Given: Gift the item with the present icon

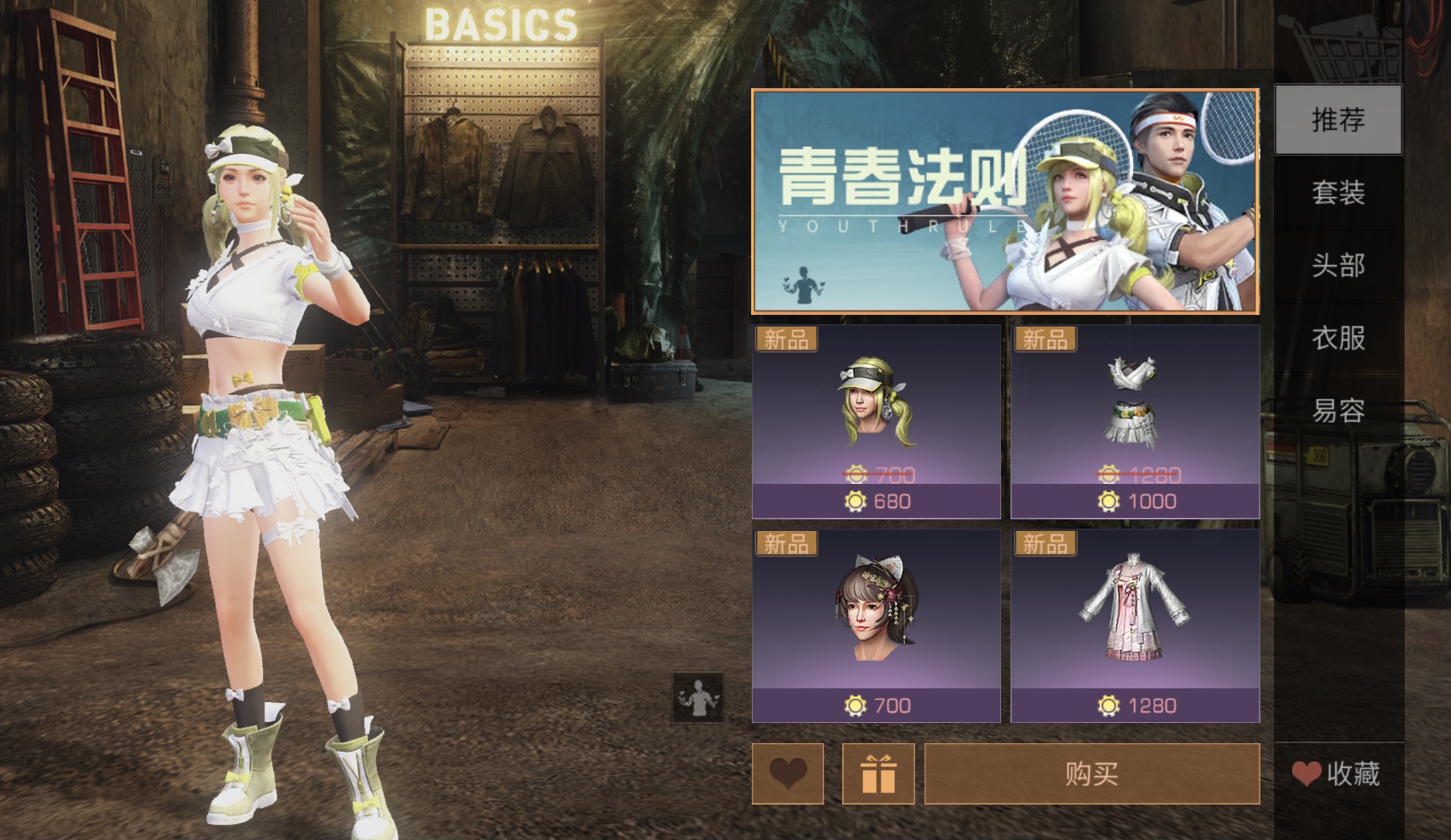Looking at the screenshot, I should pyautogui.click(x=878, y=774).
